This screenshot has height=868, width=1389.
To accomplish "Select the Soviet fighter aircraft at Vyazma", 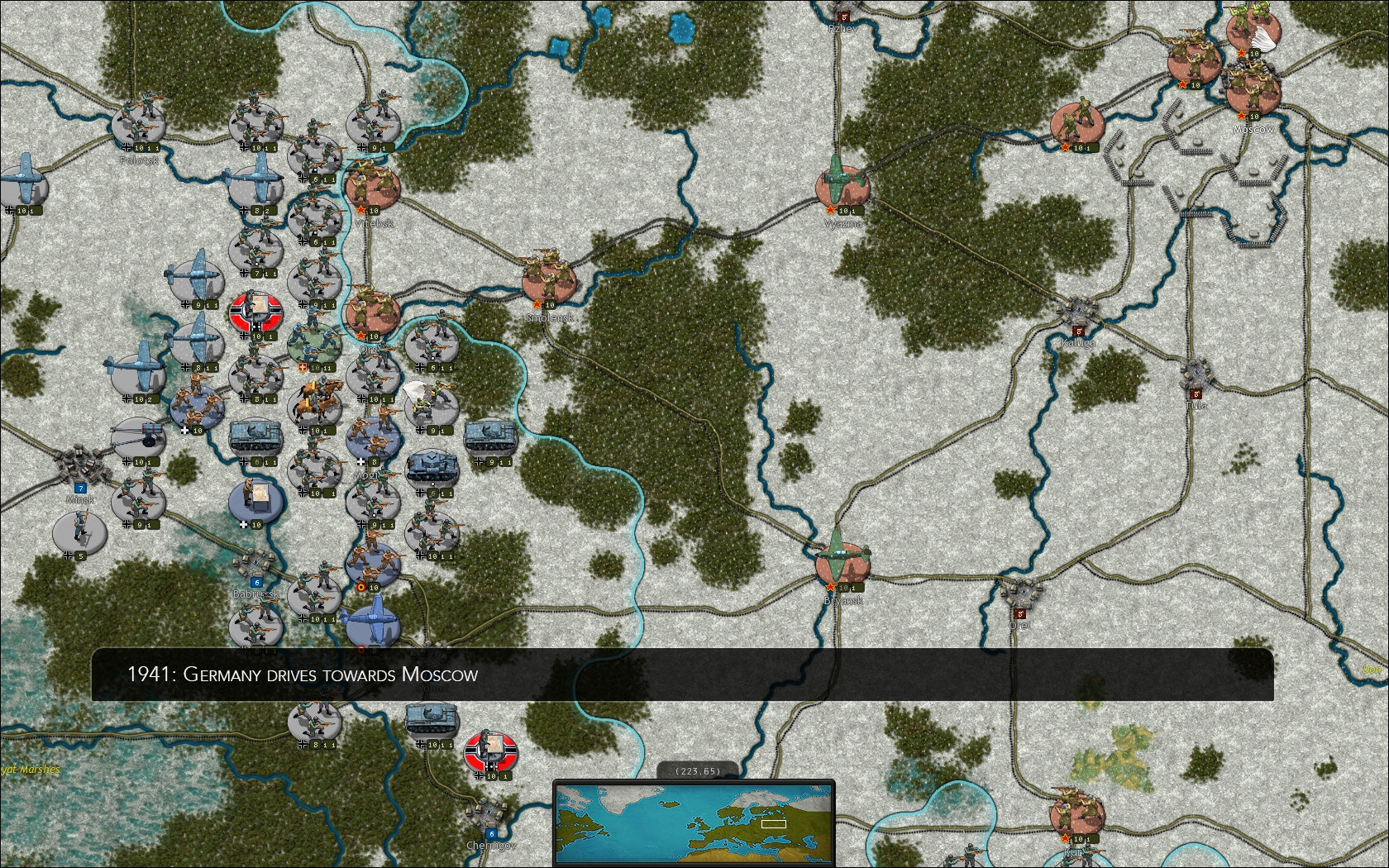I will click(843, 179).
